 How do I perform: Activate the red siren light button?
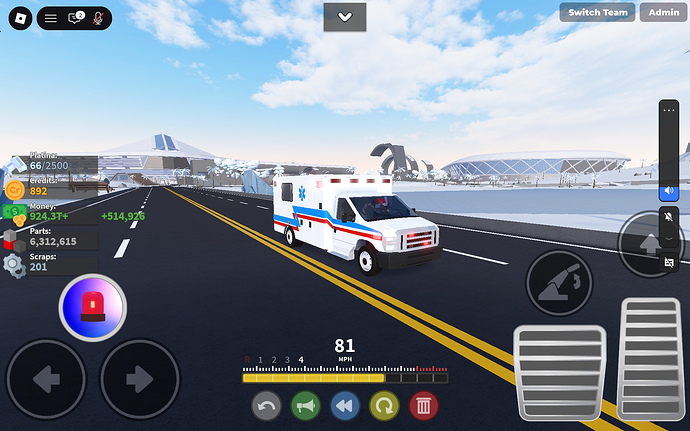[93, 305]
